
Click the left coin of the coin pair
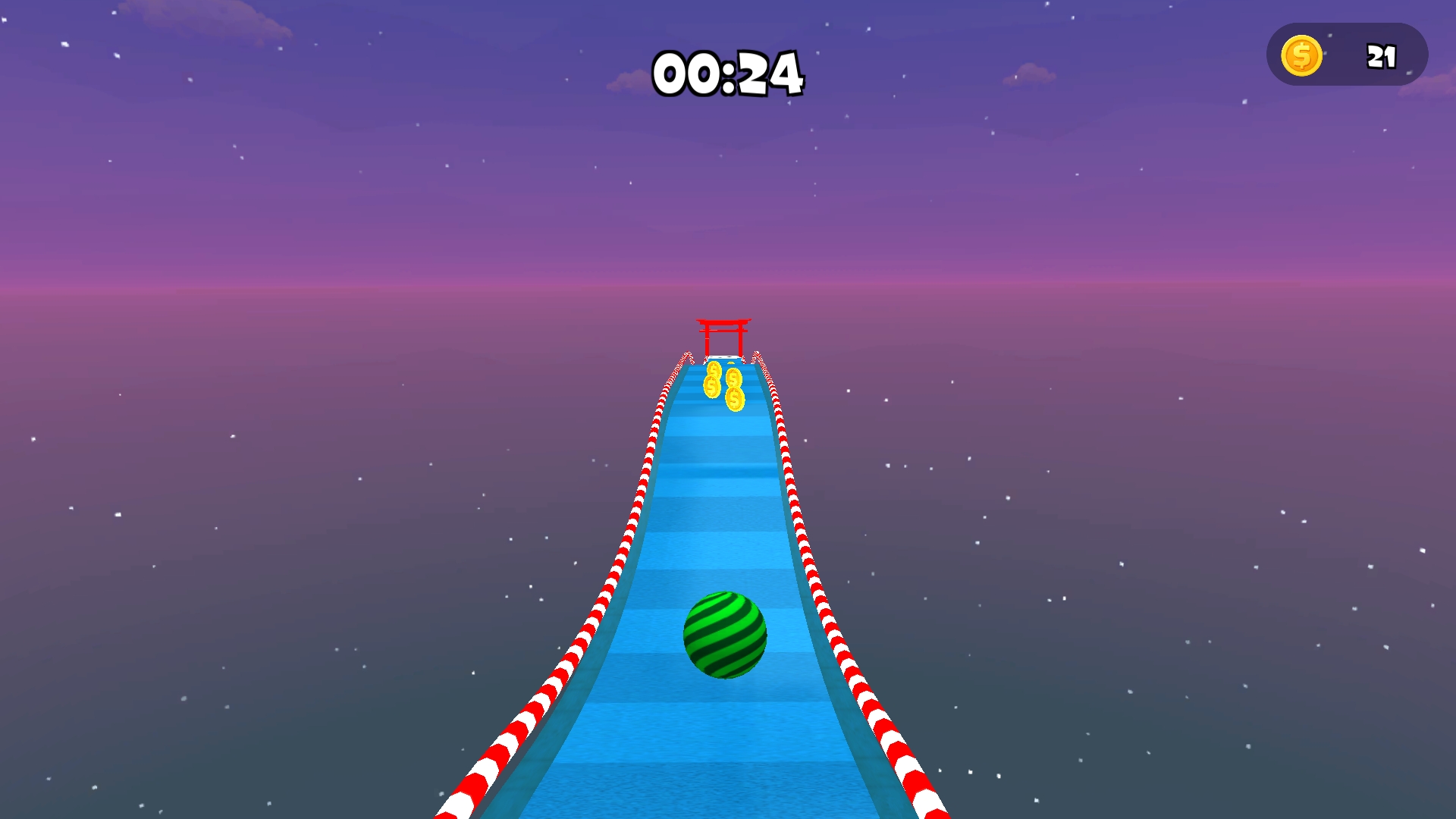tap(712, 386)
